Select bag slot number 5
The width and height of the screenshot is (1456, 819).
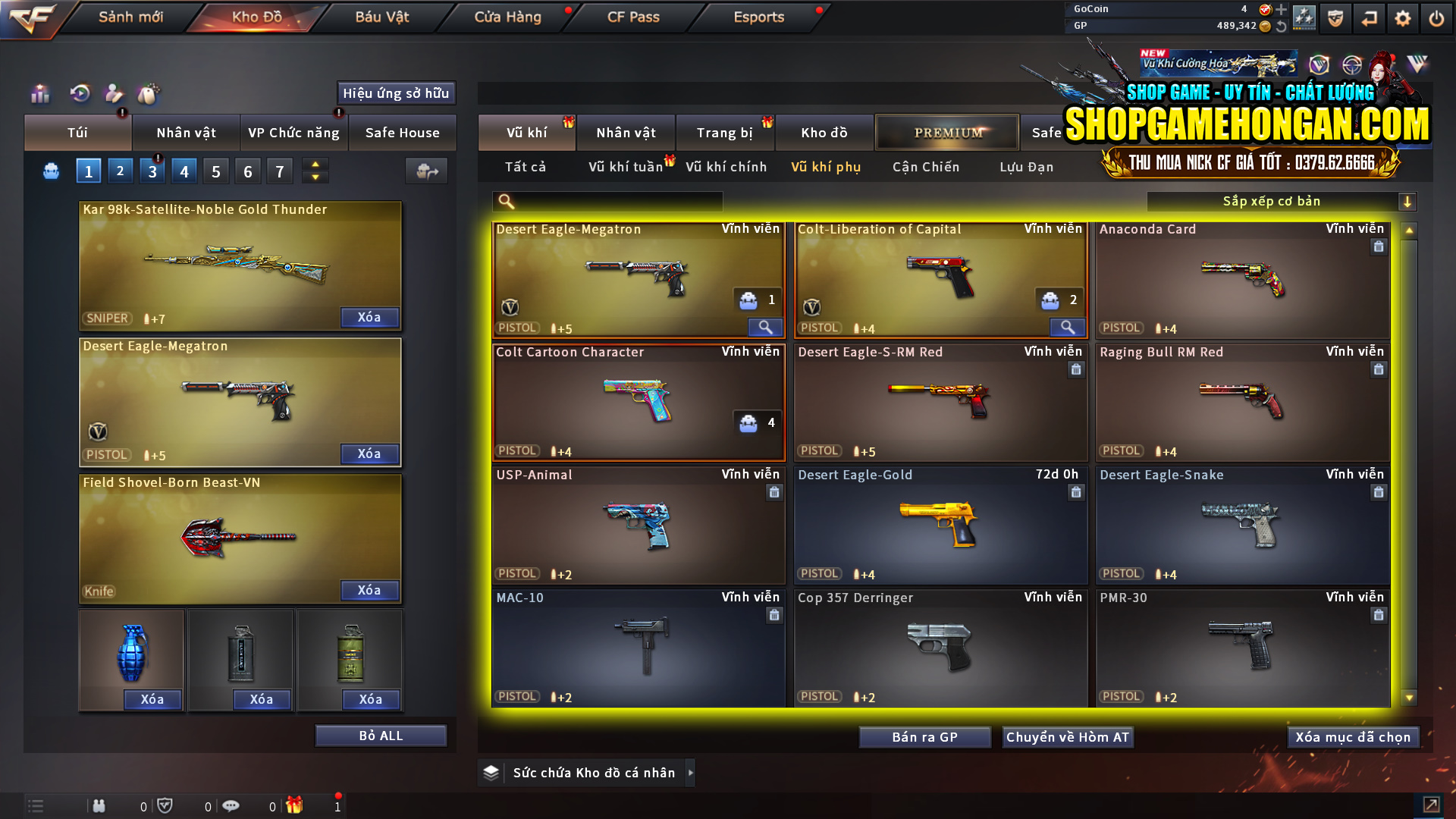pos(215,171)
